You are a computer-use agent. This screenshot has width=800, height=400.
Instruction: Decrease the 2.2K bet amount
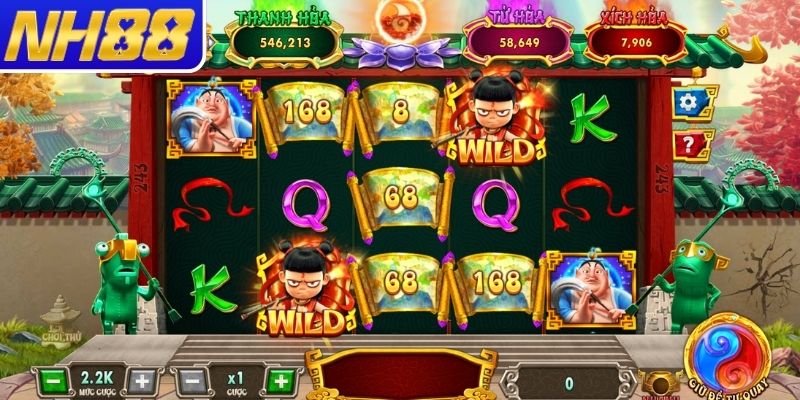pos(53,381)
